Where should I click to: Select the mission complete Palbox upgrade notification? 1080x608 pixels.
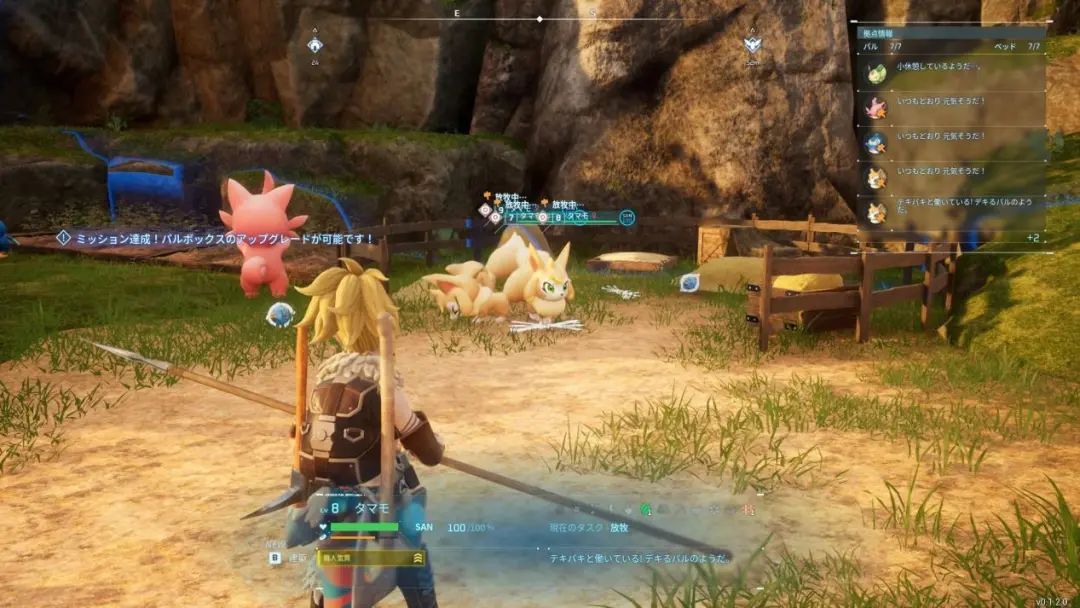215,238
